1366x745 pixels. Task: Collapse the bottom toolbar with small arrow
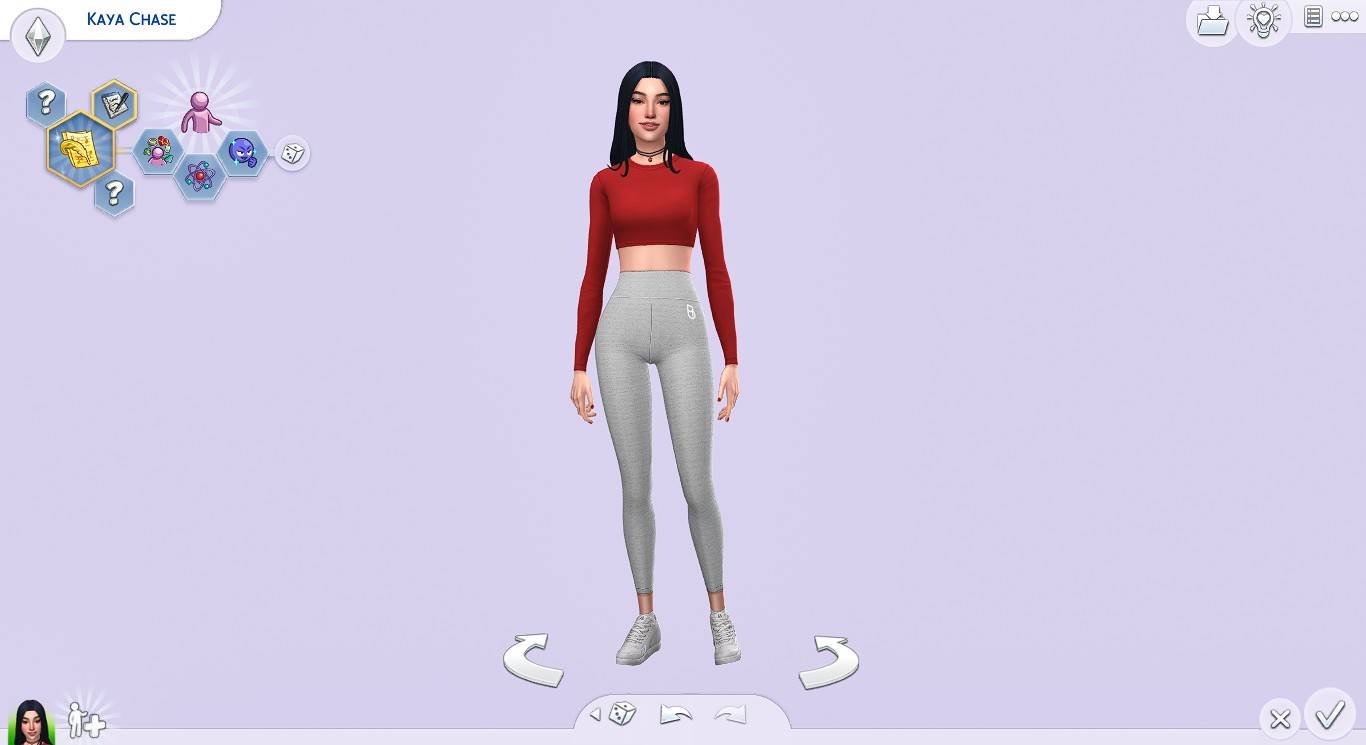tap(595, 713)
